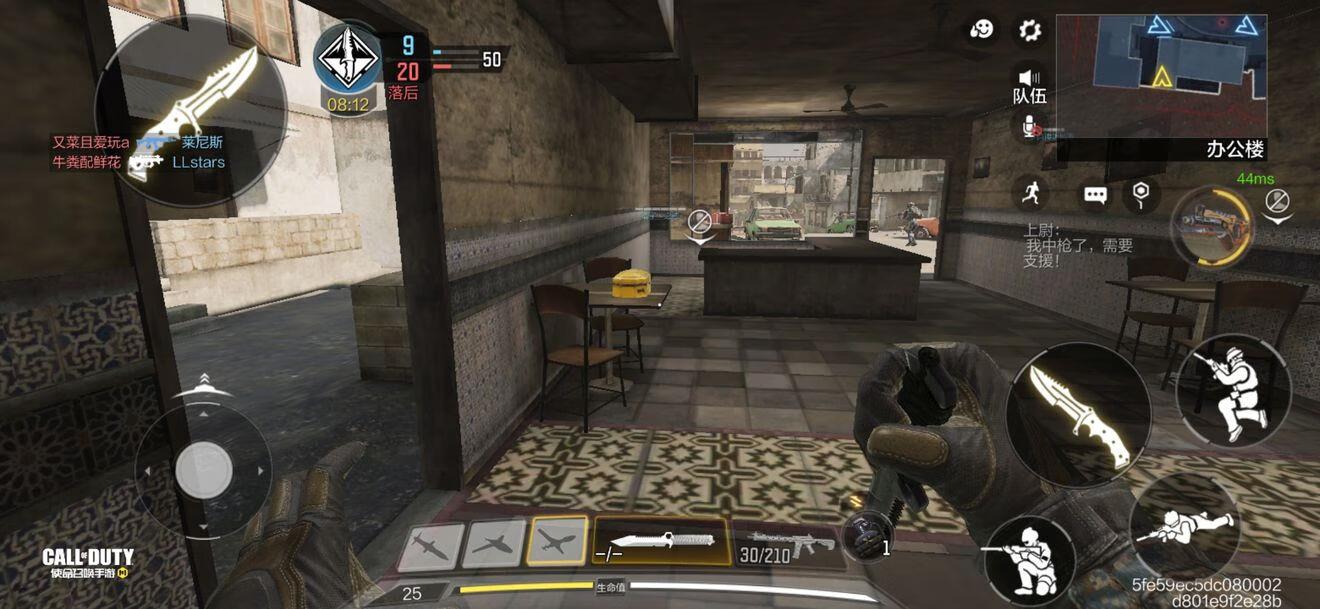Tap the crouching soldier button

tap(1029, 559)
